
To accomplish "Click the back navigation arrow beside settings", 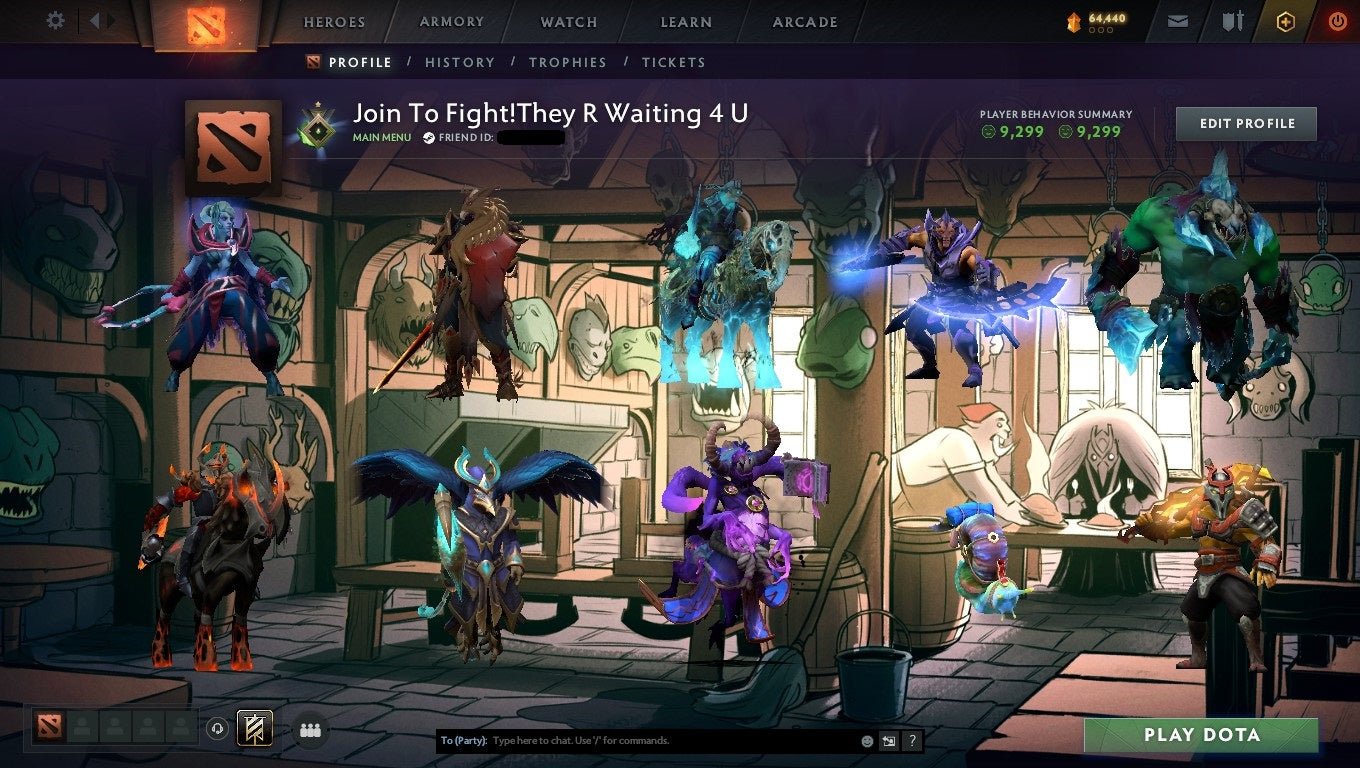I will [93, 20].
